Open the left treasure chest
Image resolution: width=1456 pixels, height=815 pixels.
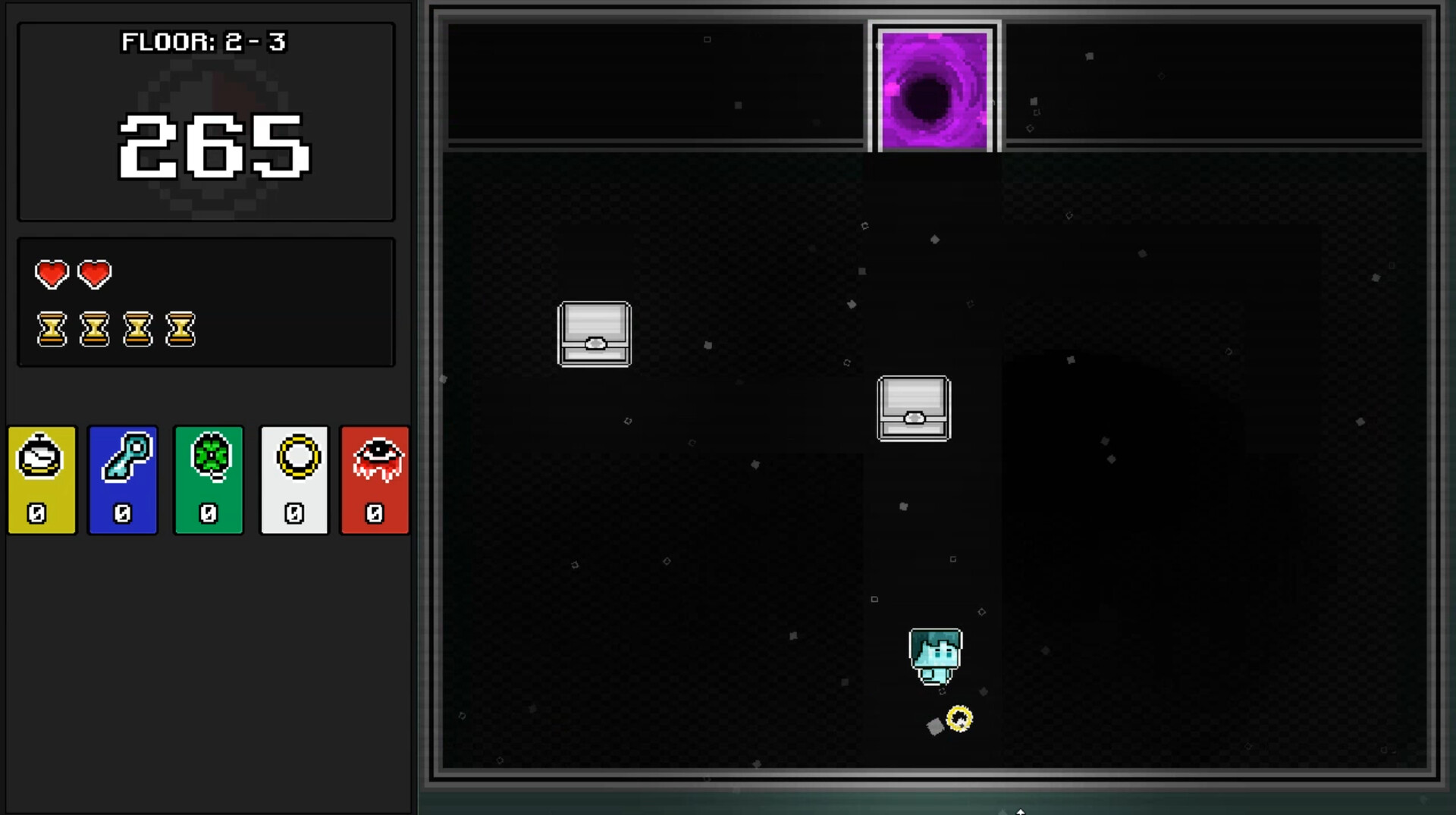595,334
